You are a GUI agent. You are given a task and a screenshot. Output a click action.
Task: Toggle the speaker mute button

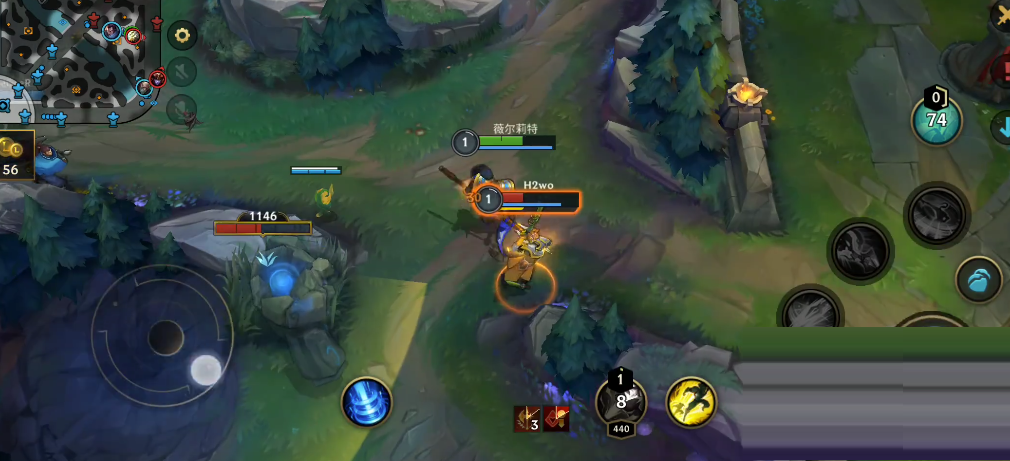(x=182, y=71)
